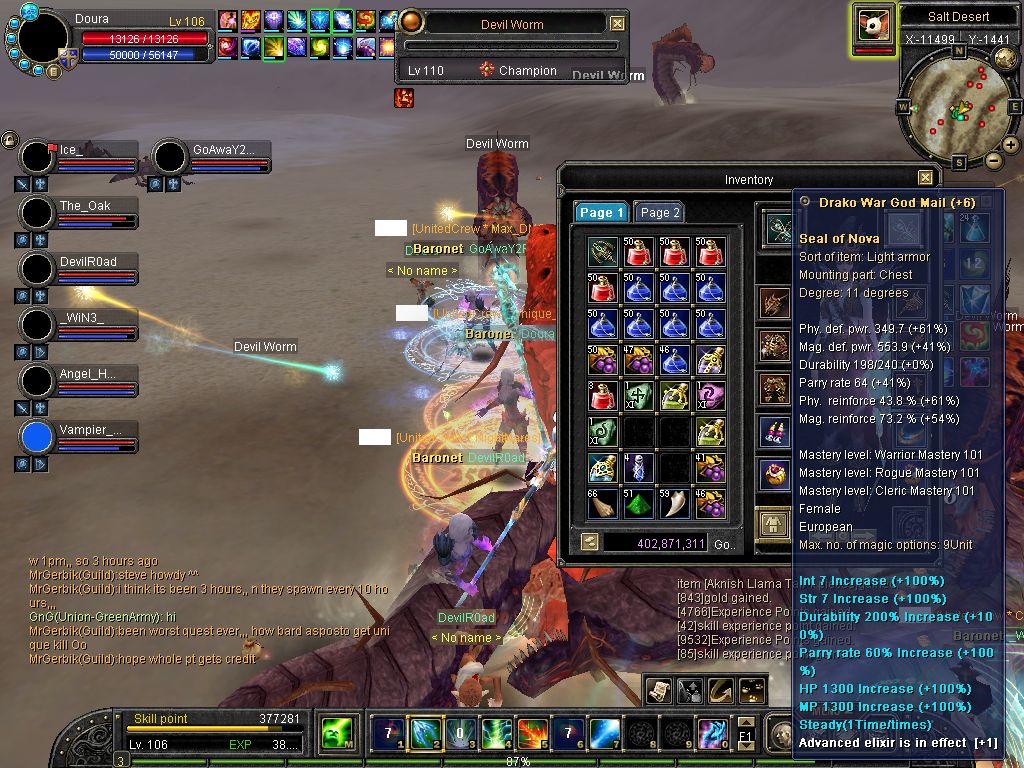Click the hotbar page up arrow near F1
The width and height of the screenshot is (1024, 768).
pos(746,722)
